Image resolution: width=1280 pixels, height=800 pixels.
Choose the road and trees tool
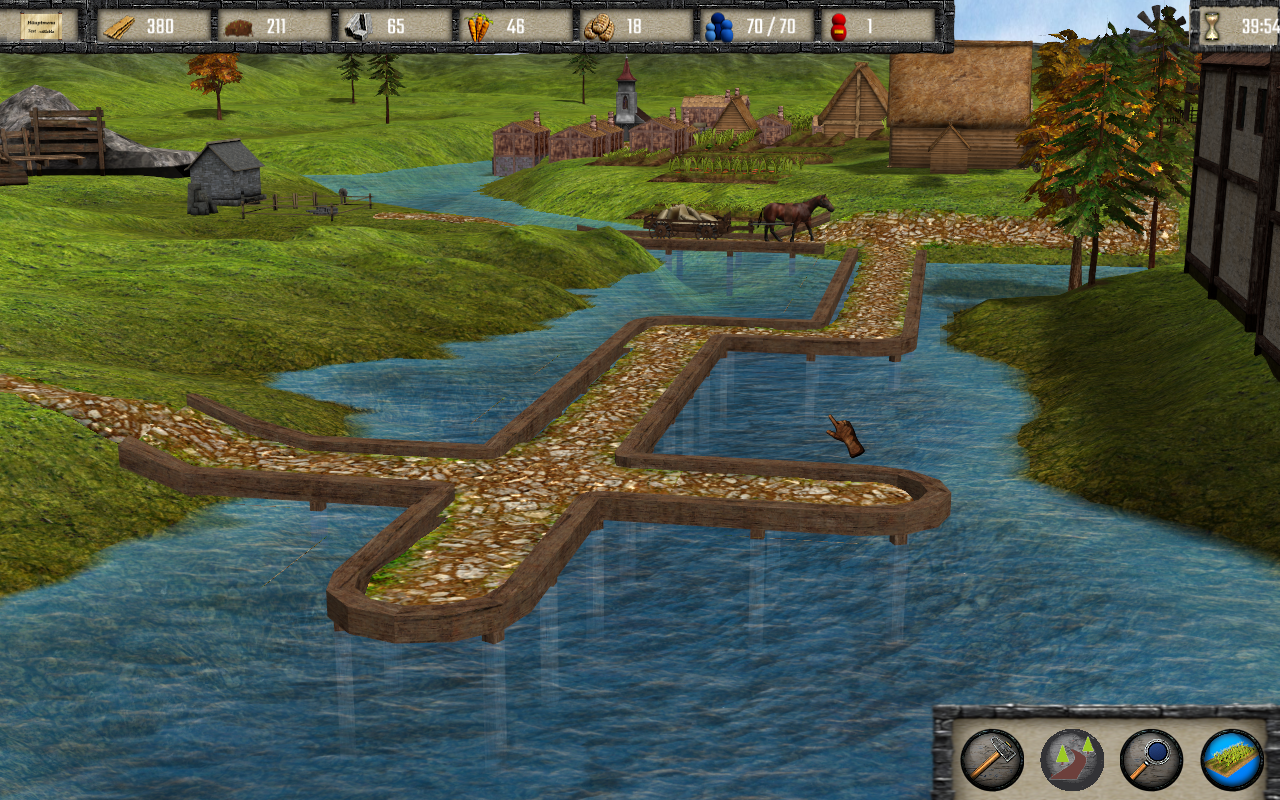pos(1071,760)
